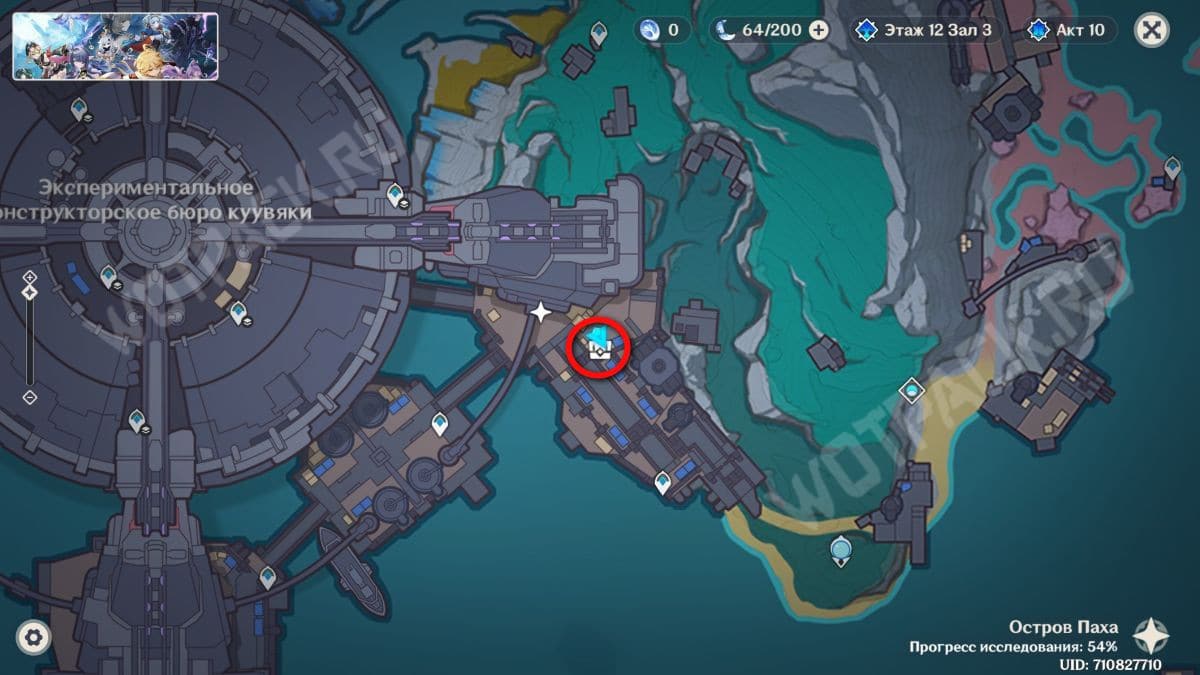Open the Этаж 12 Зал 3 tracker
Viewport: 1200px width, 675px height.
pyautogui.click(x=923, y=30)
